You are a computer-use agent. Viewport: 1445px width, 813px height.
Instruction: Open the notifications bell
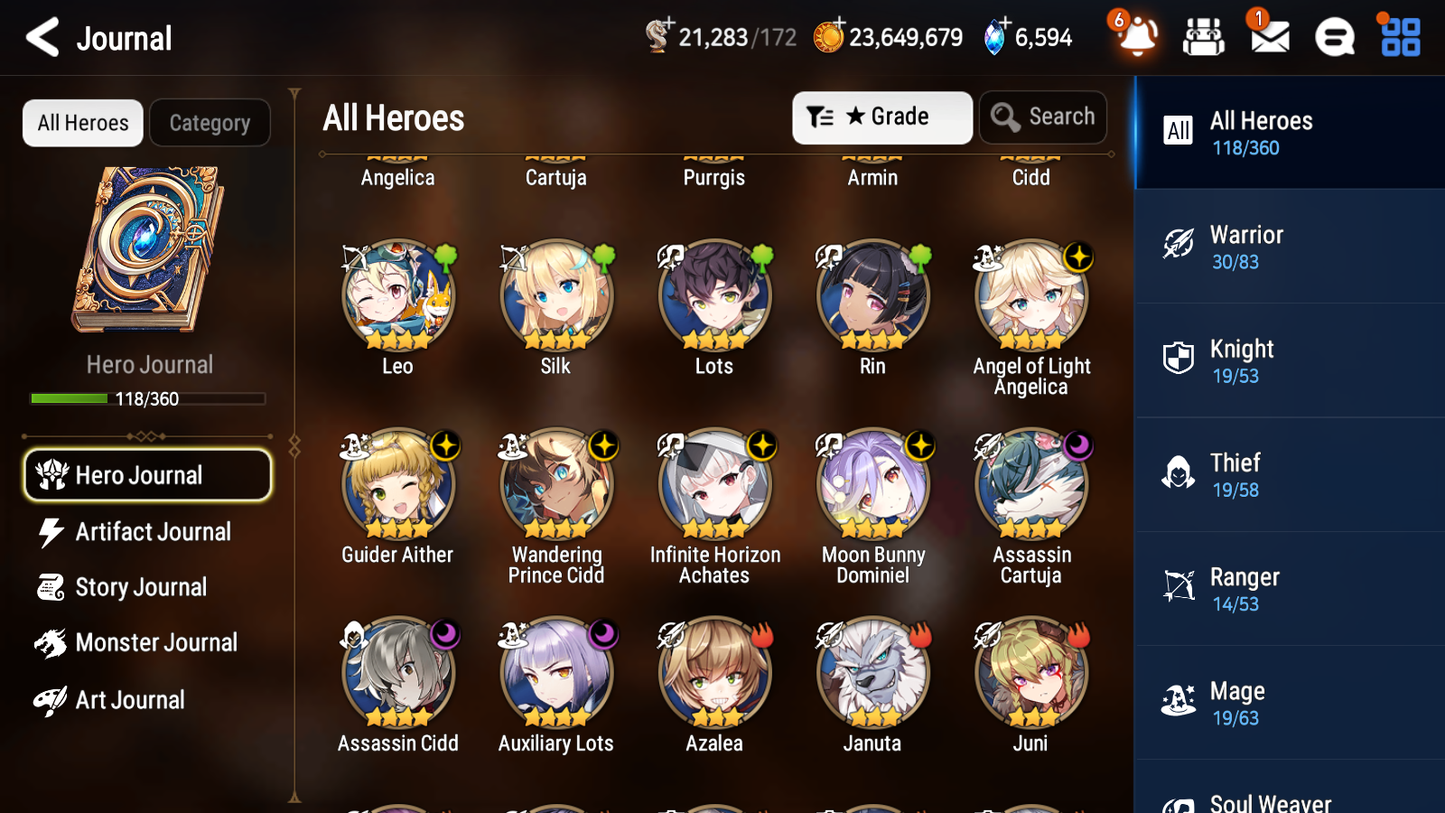(1136, 37)
